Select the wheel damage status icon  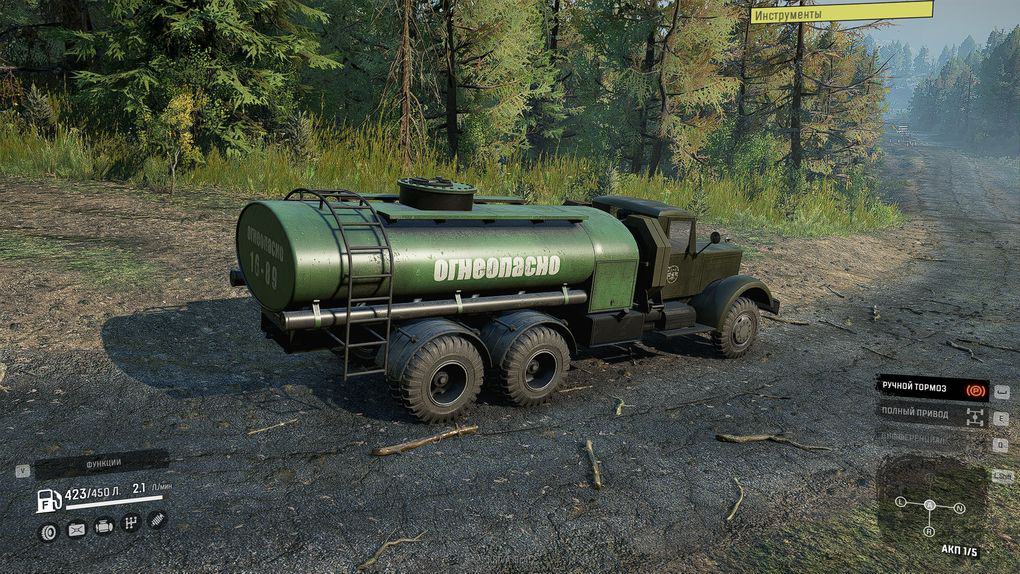(48, 531)
